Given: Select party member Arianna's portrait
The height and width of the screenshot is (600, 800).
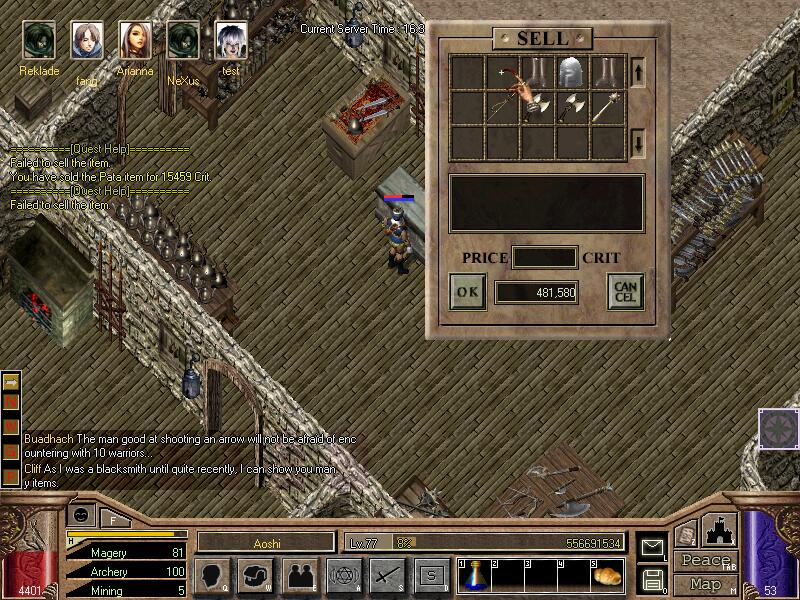Looking at the screenshot, I should (136, 41).
